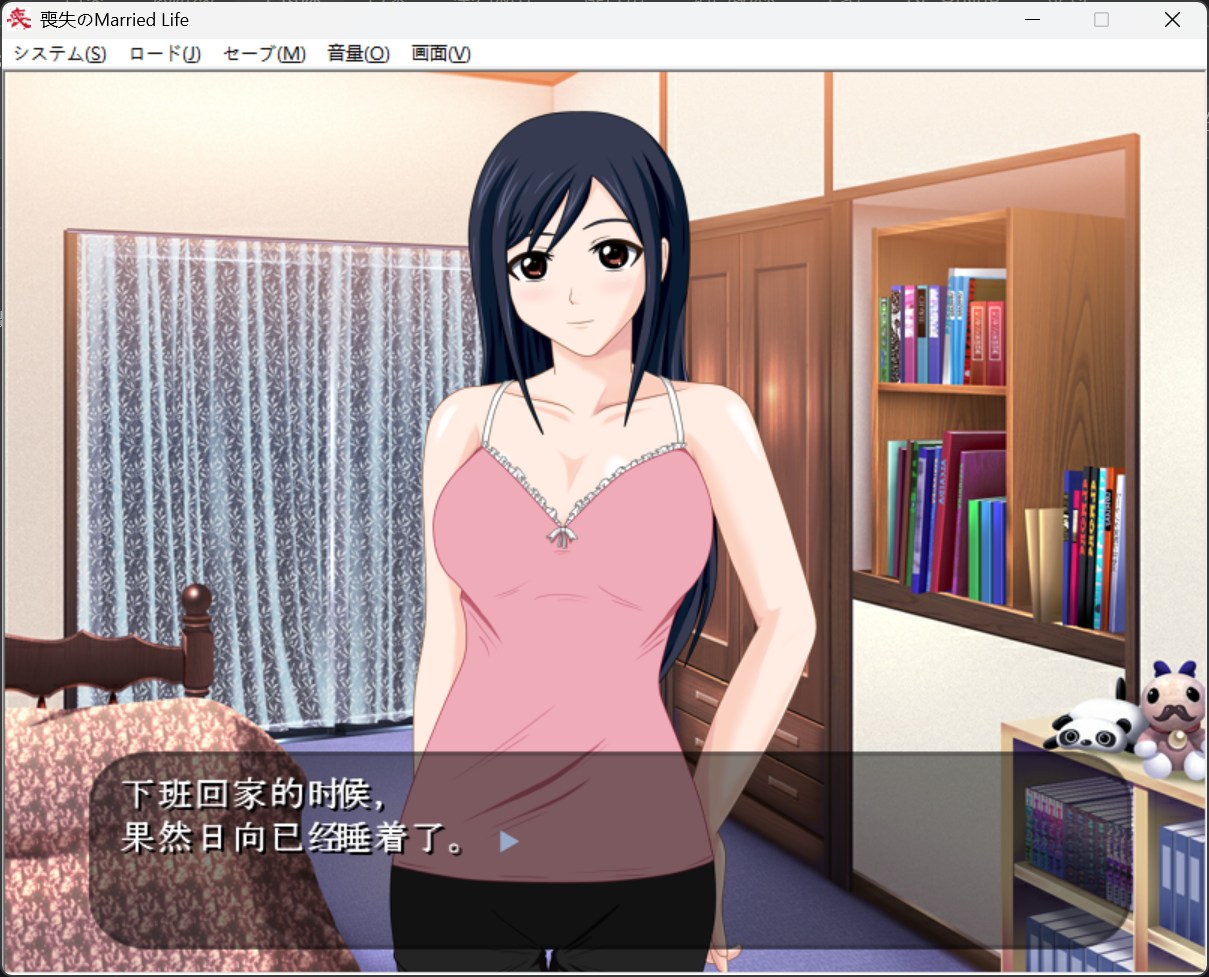Viewport: 1209px width, 977px height.
Task: Open the システム(S) menu
Action: [x=60, y=54]
